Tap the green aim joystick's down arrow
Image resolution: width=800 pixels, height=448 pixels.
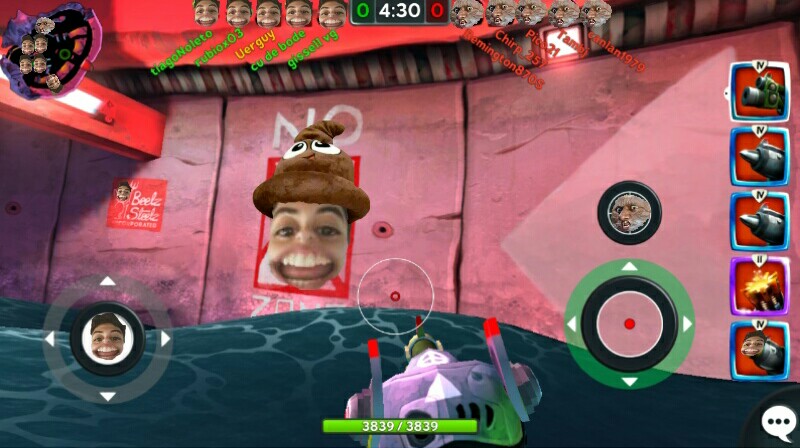tap(629, 381)
